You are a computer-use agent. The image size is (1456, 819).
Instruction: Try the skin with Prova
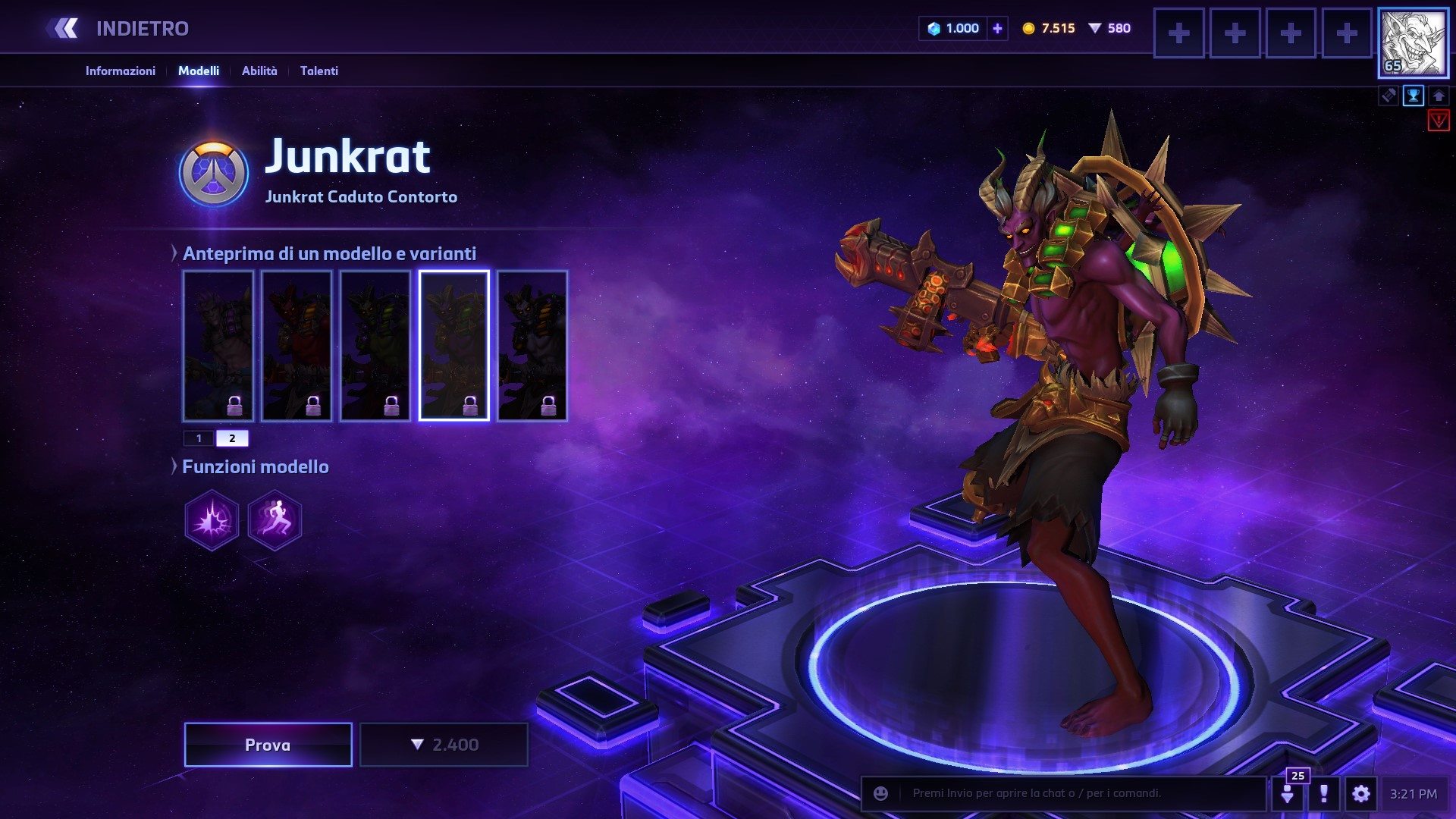point(268,745)
